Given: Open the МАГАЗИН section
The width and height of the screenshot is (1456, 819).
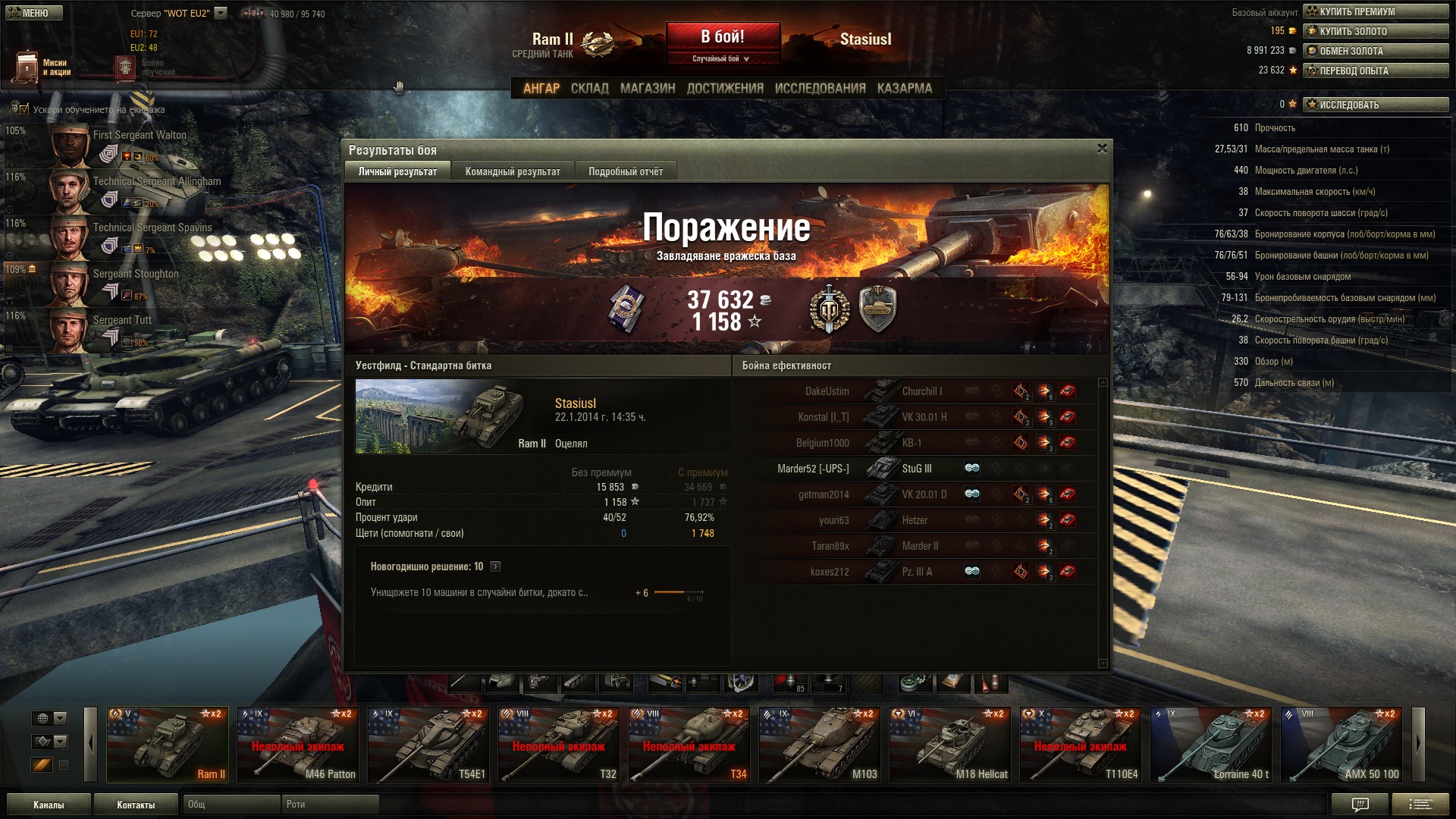Looking at the screenshot, I should (648, 89).
